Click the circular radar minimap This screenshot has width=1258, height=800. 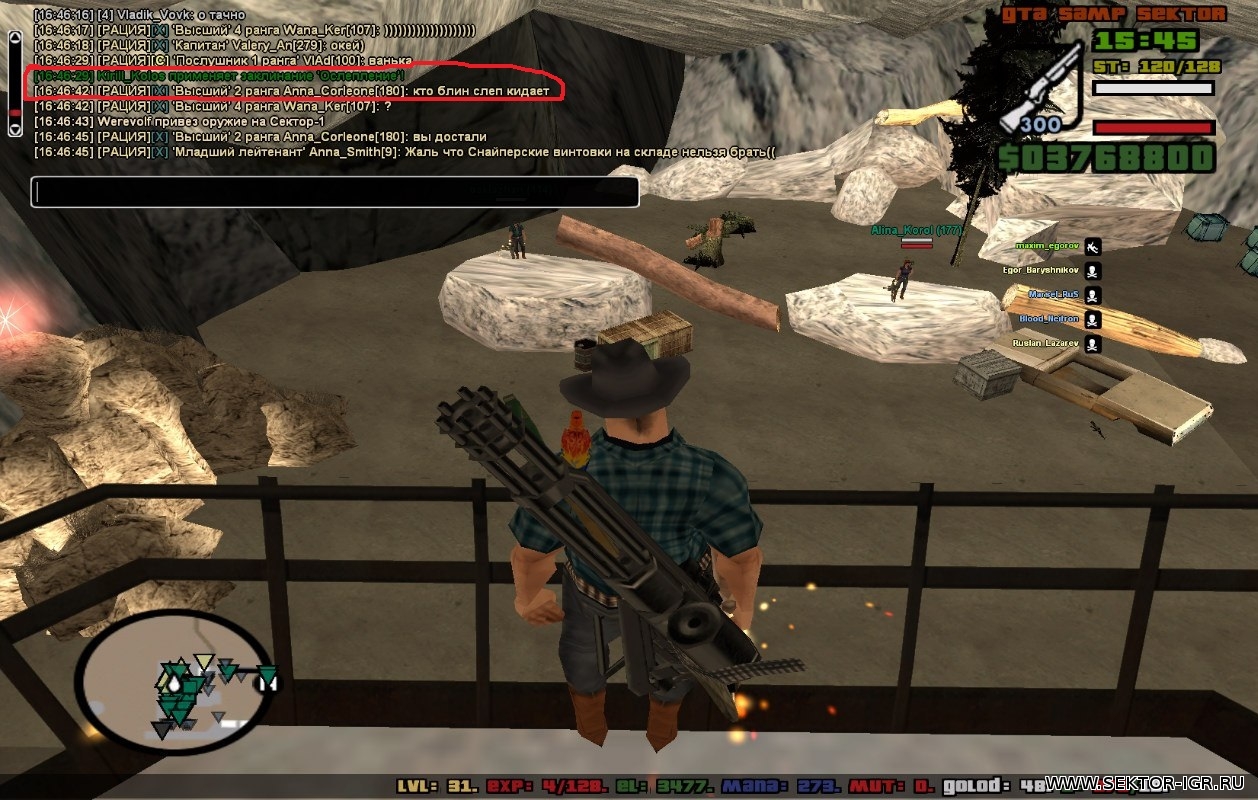click(174, 681)
